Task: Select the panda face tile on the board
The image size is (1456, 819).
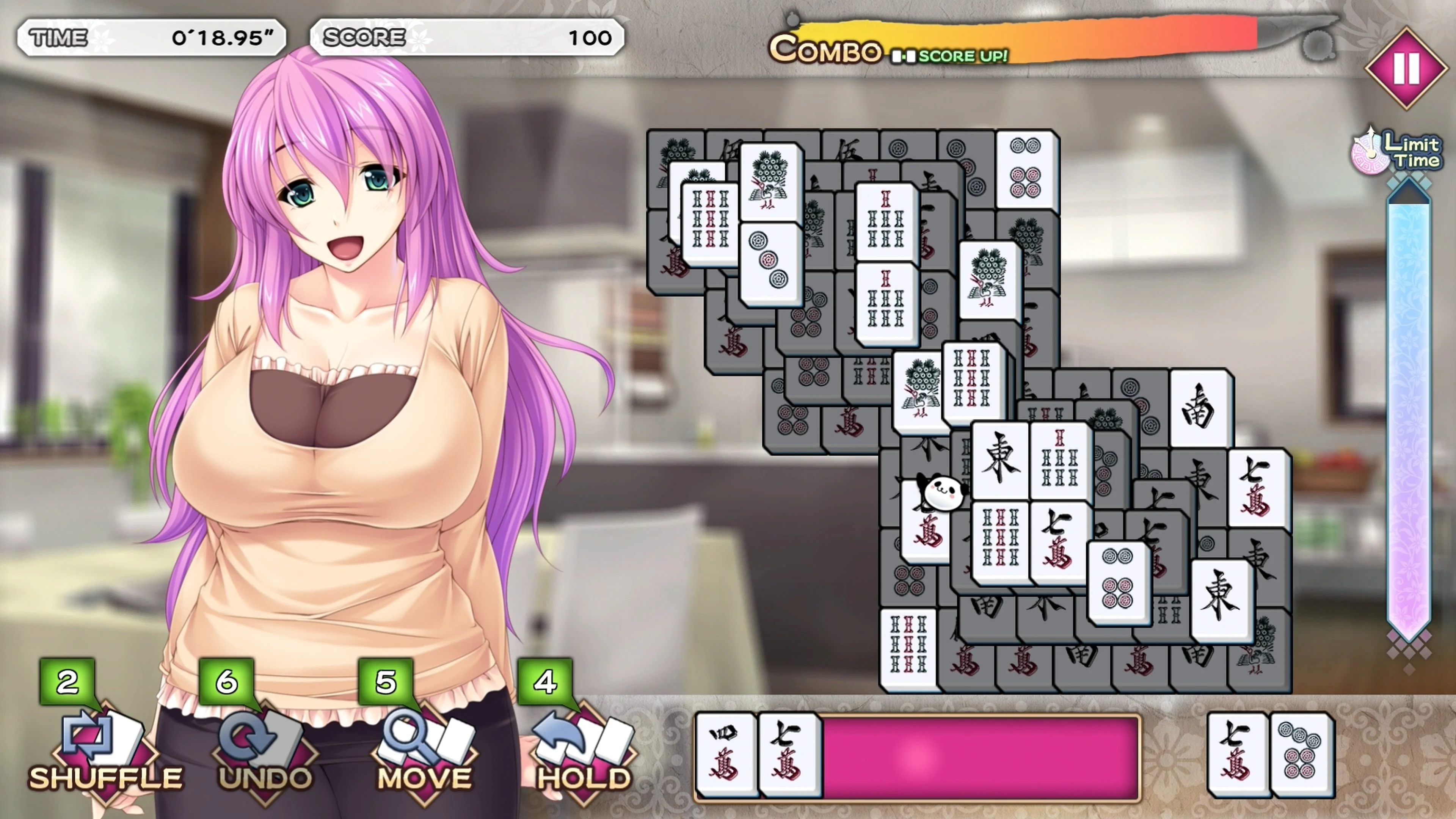Action: (x=942, y=493)
